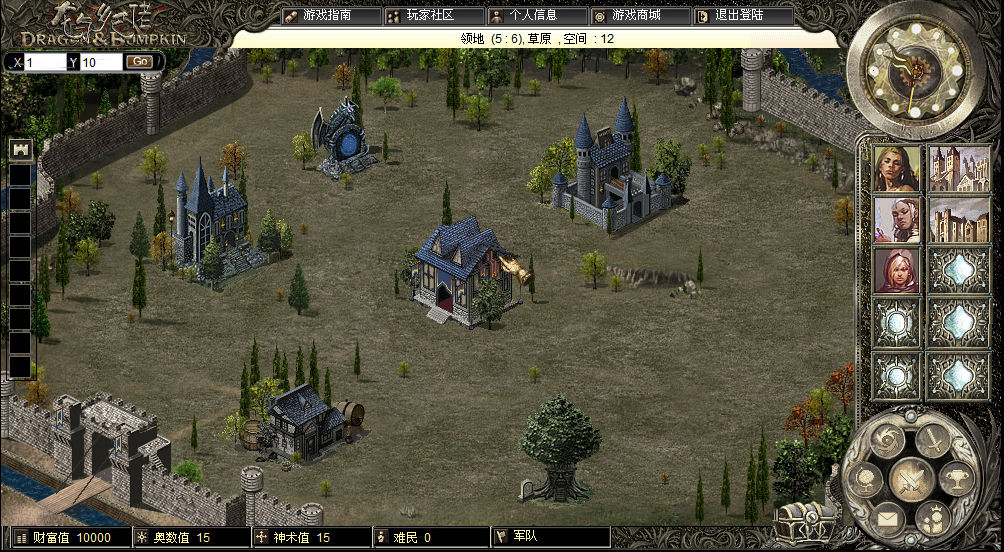Select the white-haired hero portrait

click(x=896, y=219)
